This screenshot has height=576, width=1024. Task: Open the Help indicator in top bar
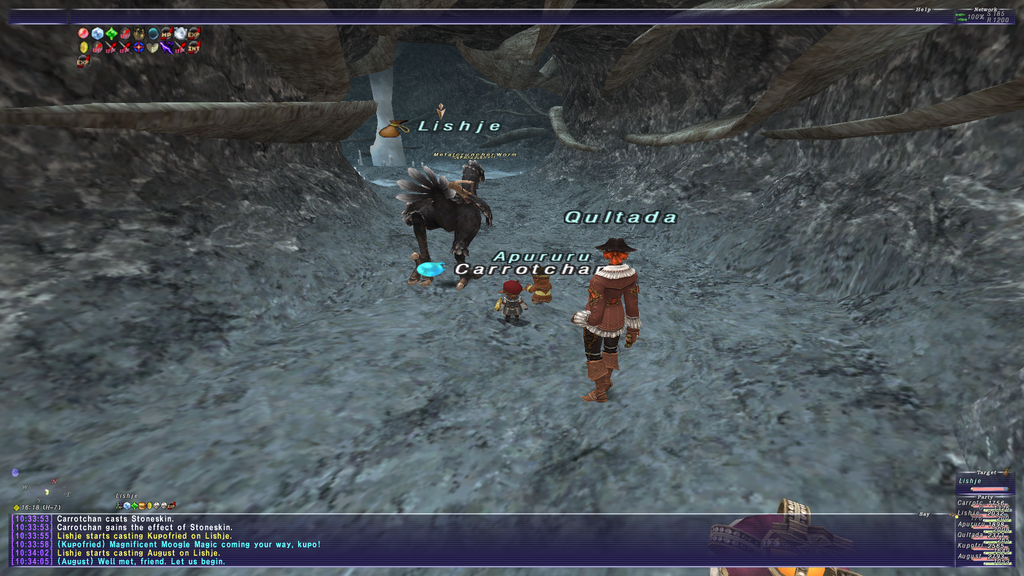coord(923,9)
